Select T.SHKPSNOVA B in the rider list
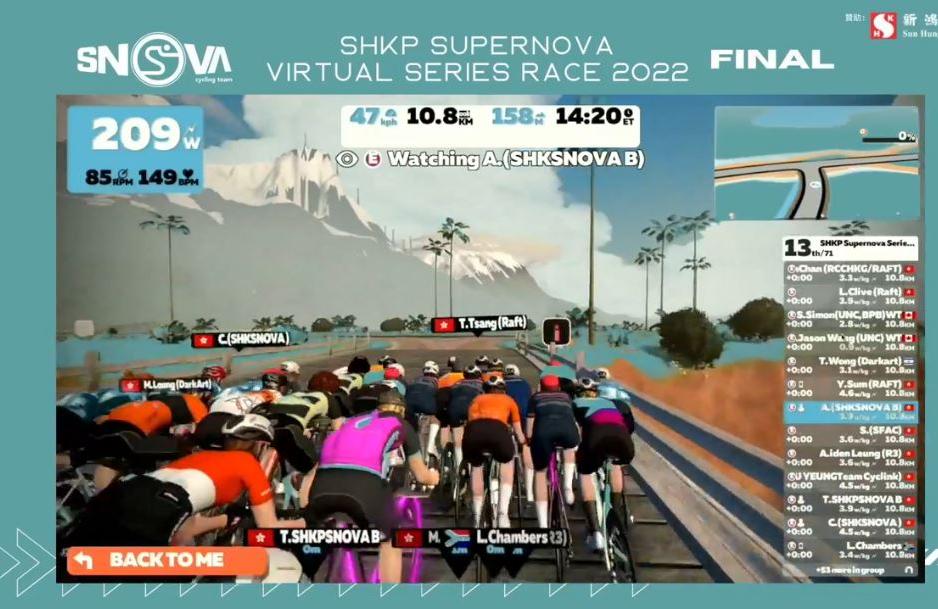938x609 pixels. click(x=851, y=503)
